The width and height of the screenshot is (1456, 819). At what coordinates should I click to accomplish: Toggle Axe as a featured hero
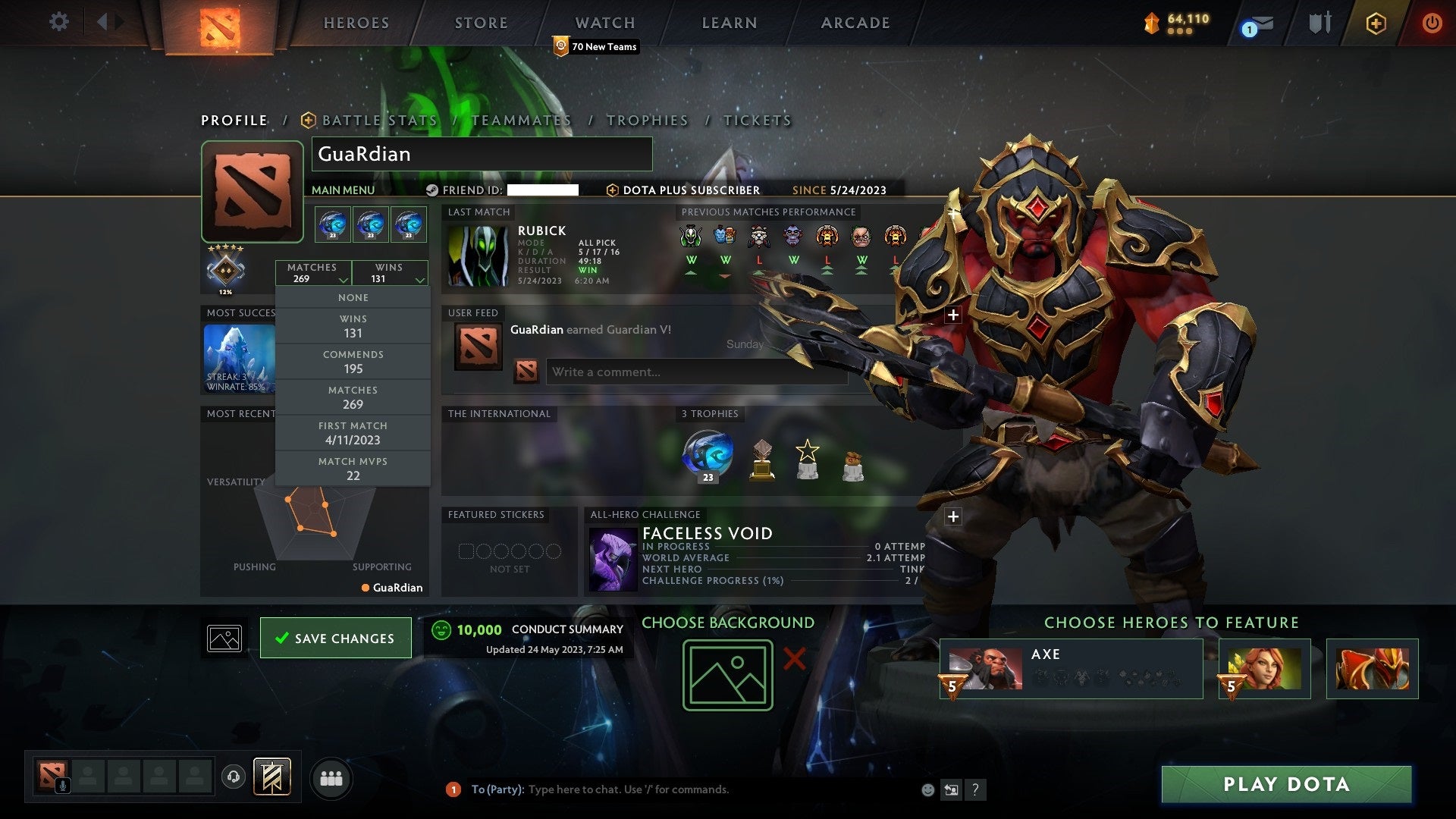point(1069,668)
